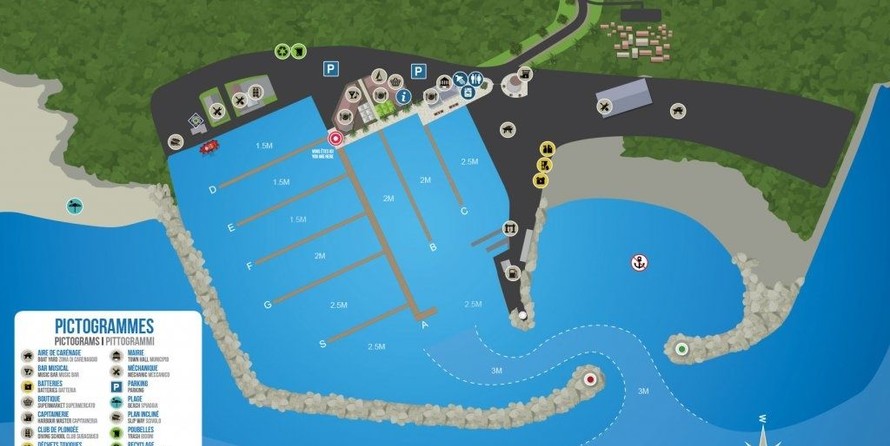Click the Club de Plongée legend entry
This screenshot has width=890, height=446.
pos(60,434)
